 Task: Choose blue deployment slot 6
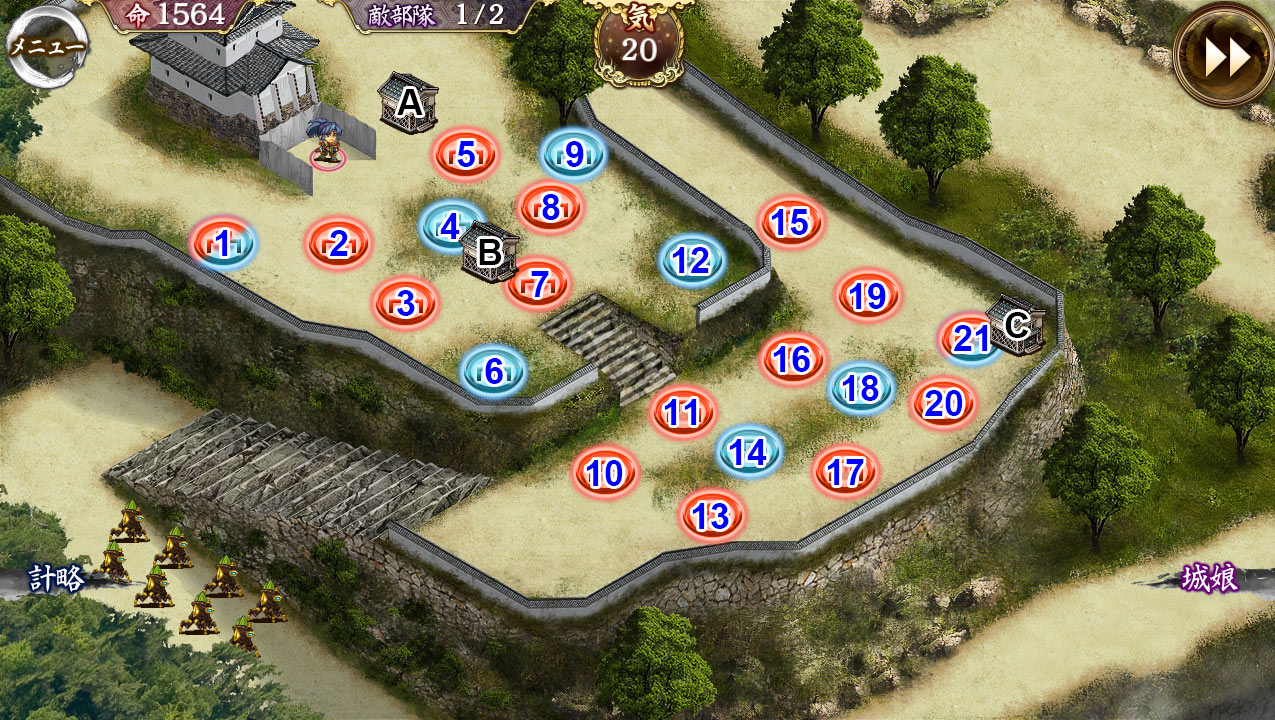pyautogui.click(x=493, y=371)
